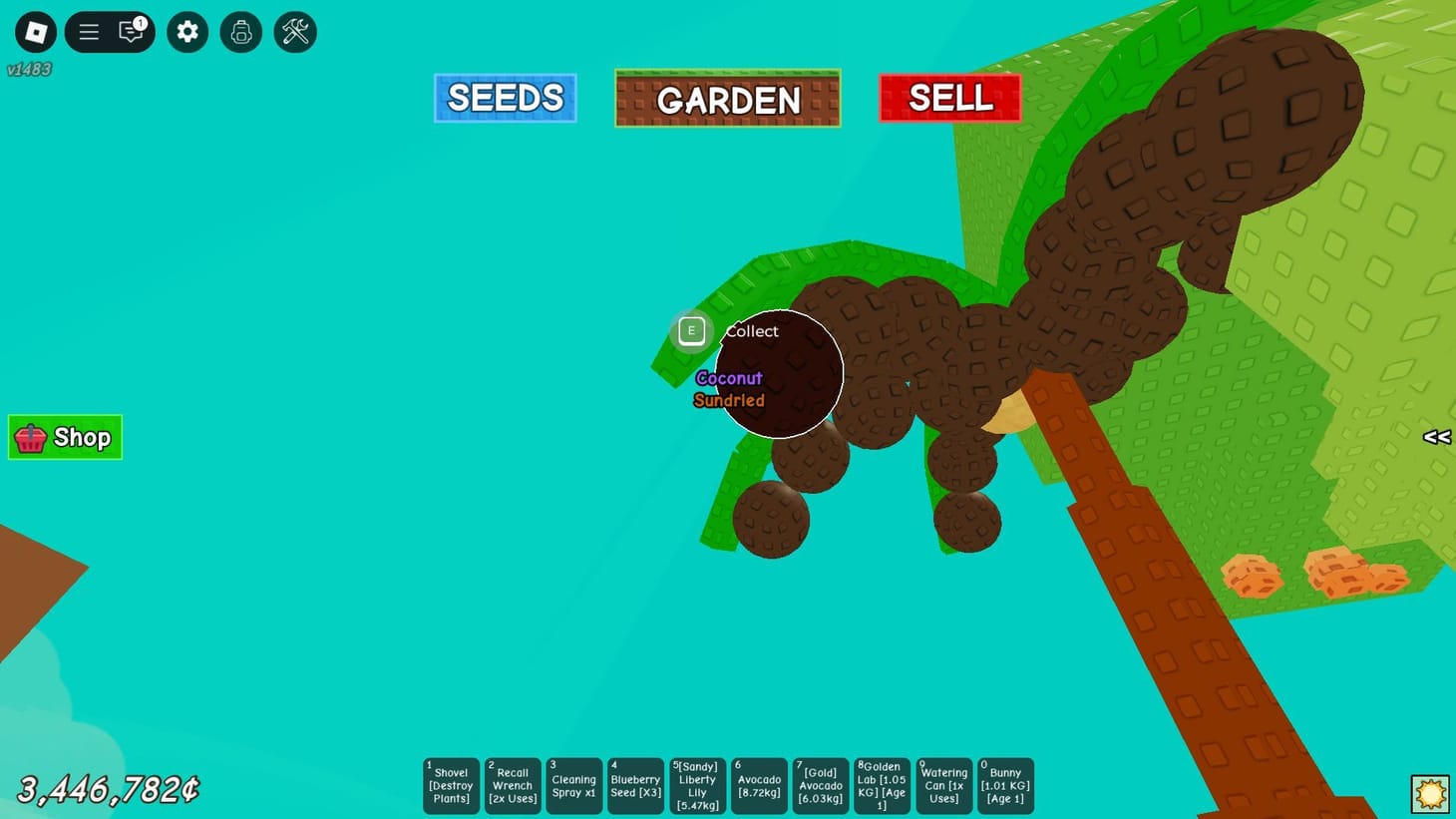Image resolution: width=1456 pixels, height=819 pixels.
Task: Select the Cleaning Spray slot
Action: [573, 785]
